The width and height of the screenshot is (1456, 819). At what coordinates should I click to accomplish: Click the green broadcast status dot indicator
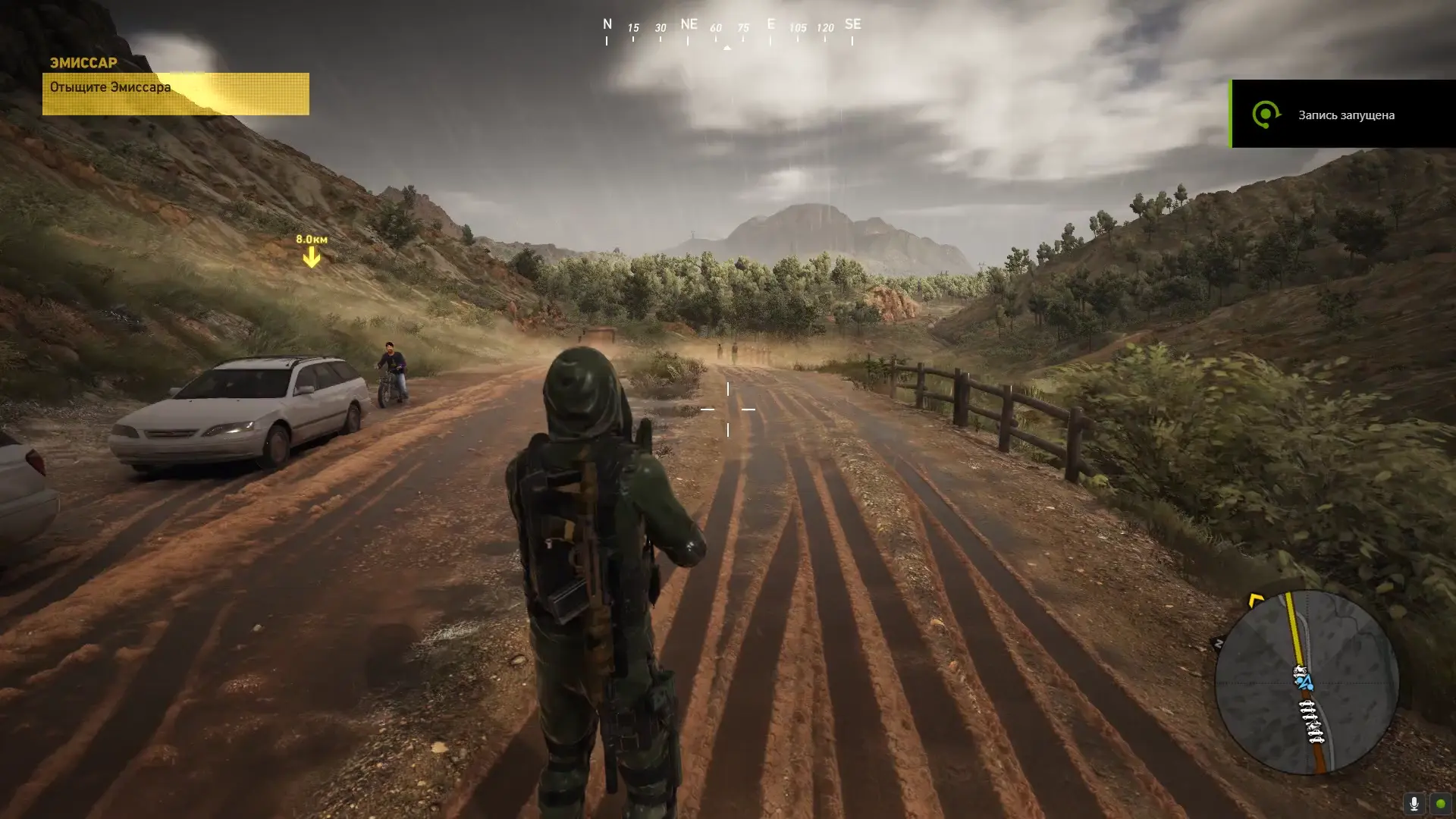[x=1442, y=804]
